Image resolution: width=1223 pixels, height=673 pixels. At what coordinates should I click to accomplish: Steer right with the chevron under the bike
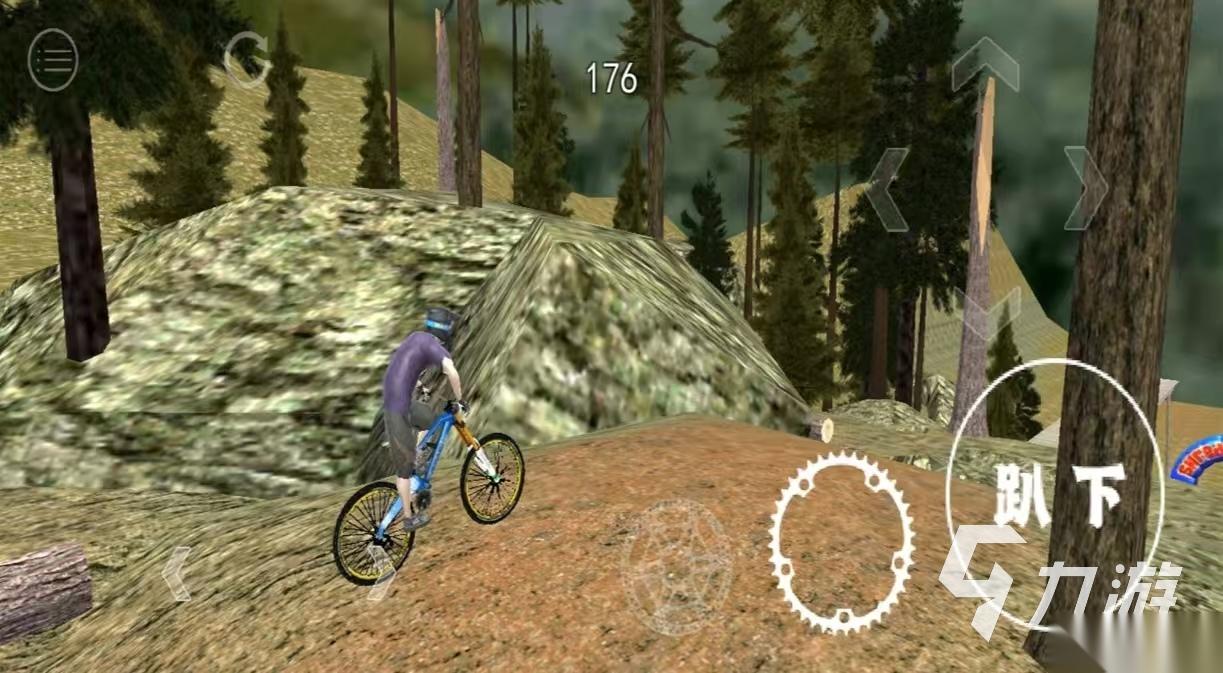381,573
